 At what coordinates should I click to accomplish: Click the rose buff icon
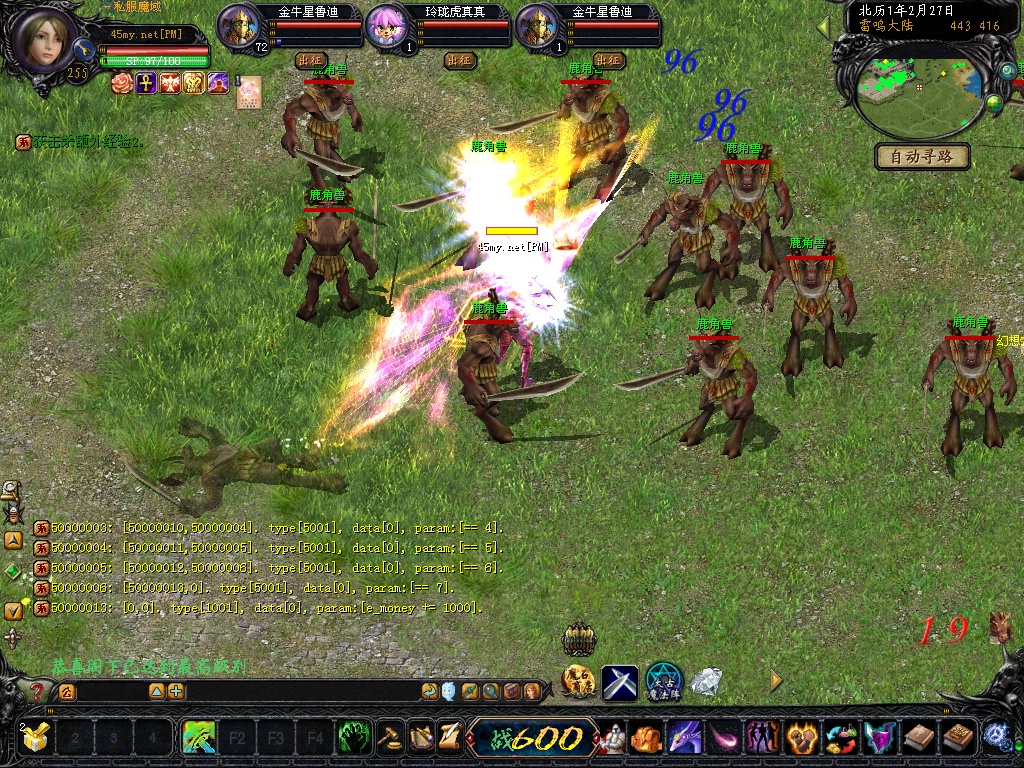pyautogui.click(x=122, y=83)
